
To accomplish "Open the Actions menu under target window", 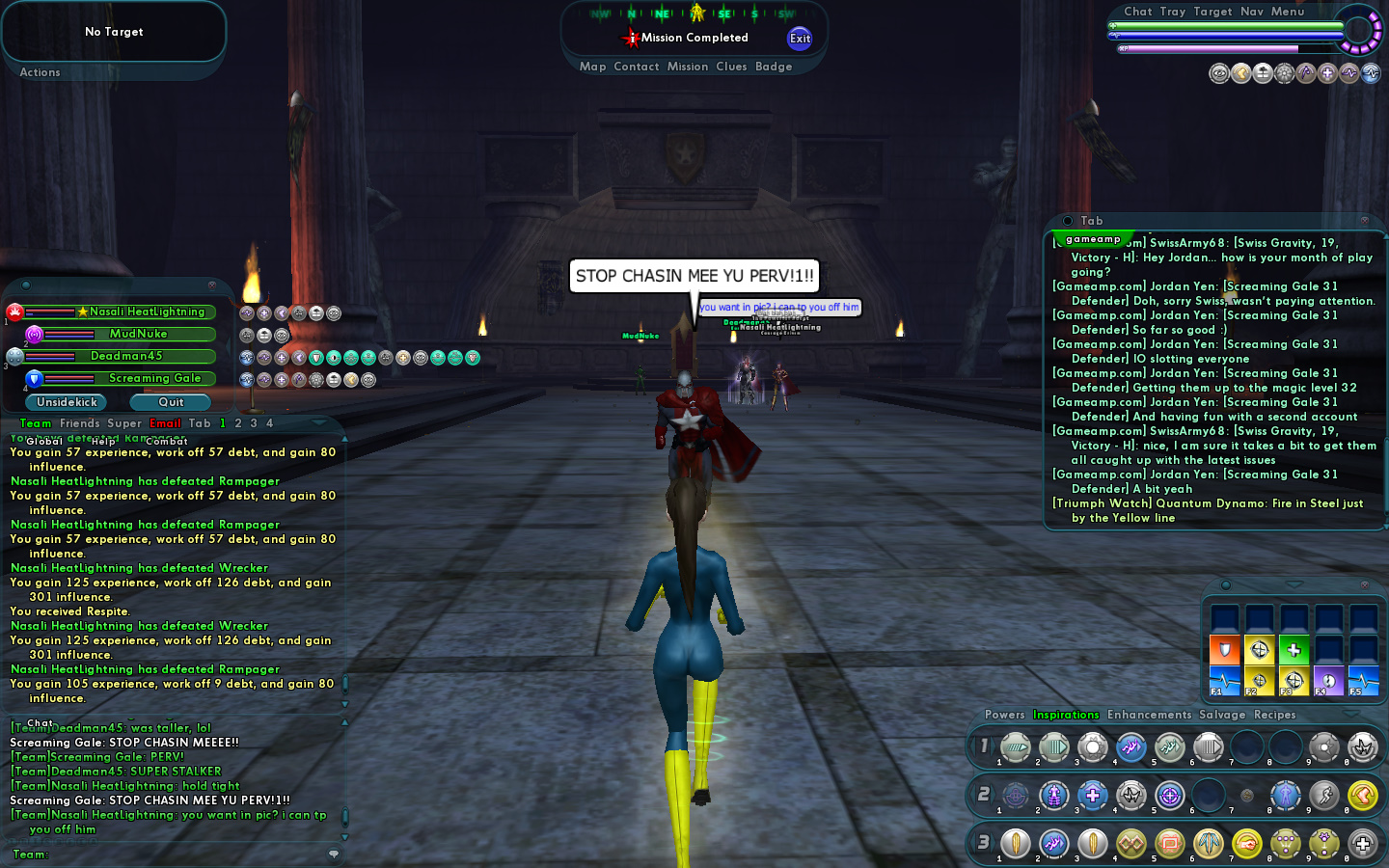I will tap(40, 72).
